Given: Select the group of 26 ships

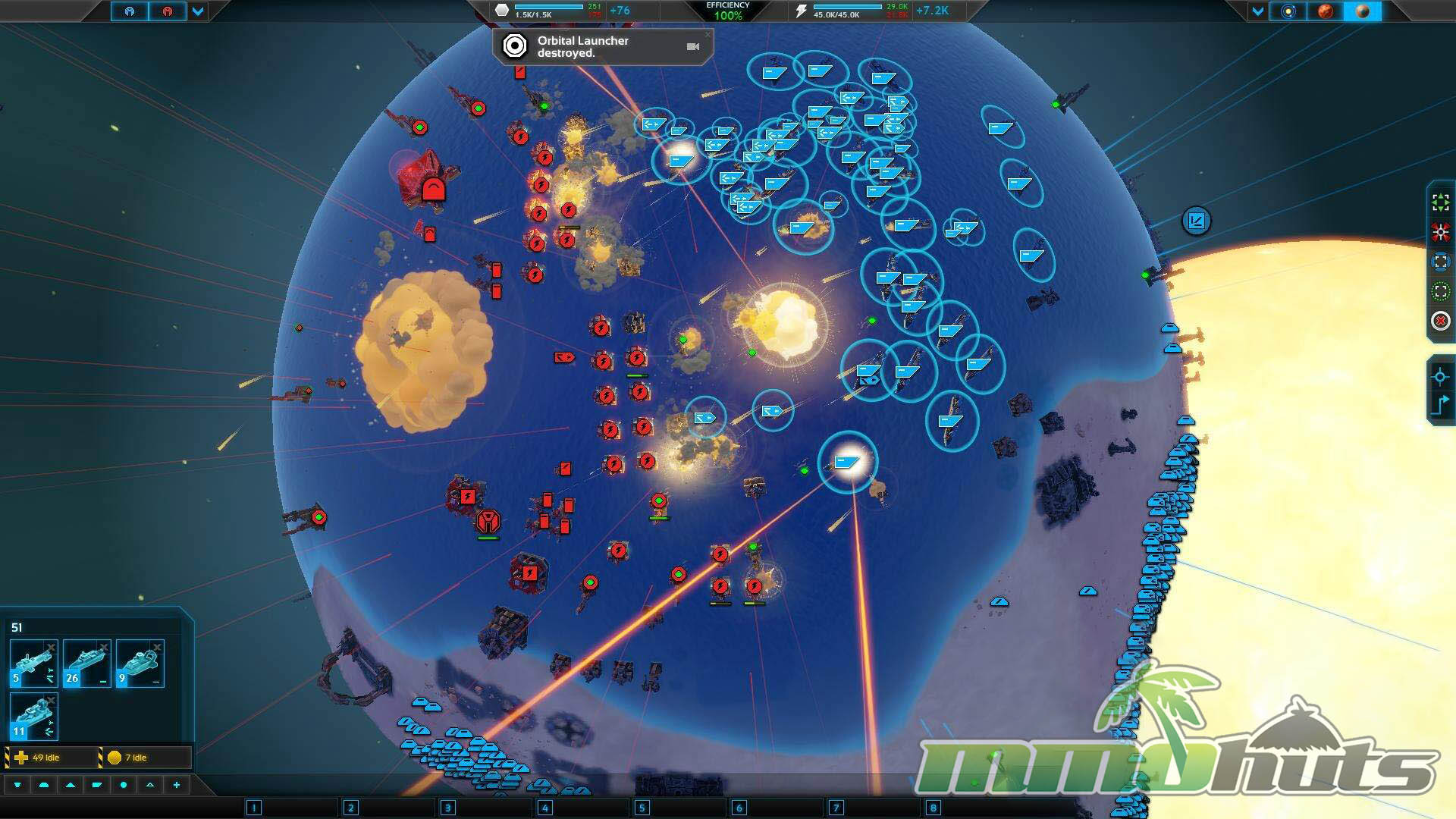Looking at the screenshot, I should [87, 664].
